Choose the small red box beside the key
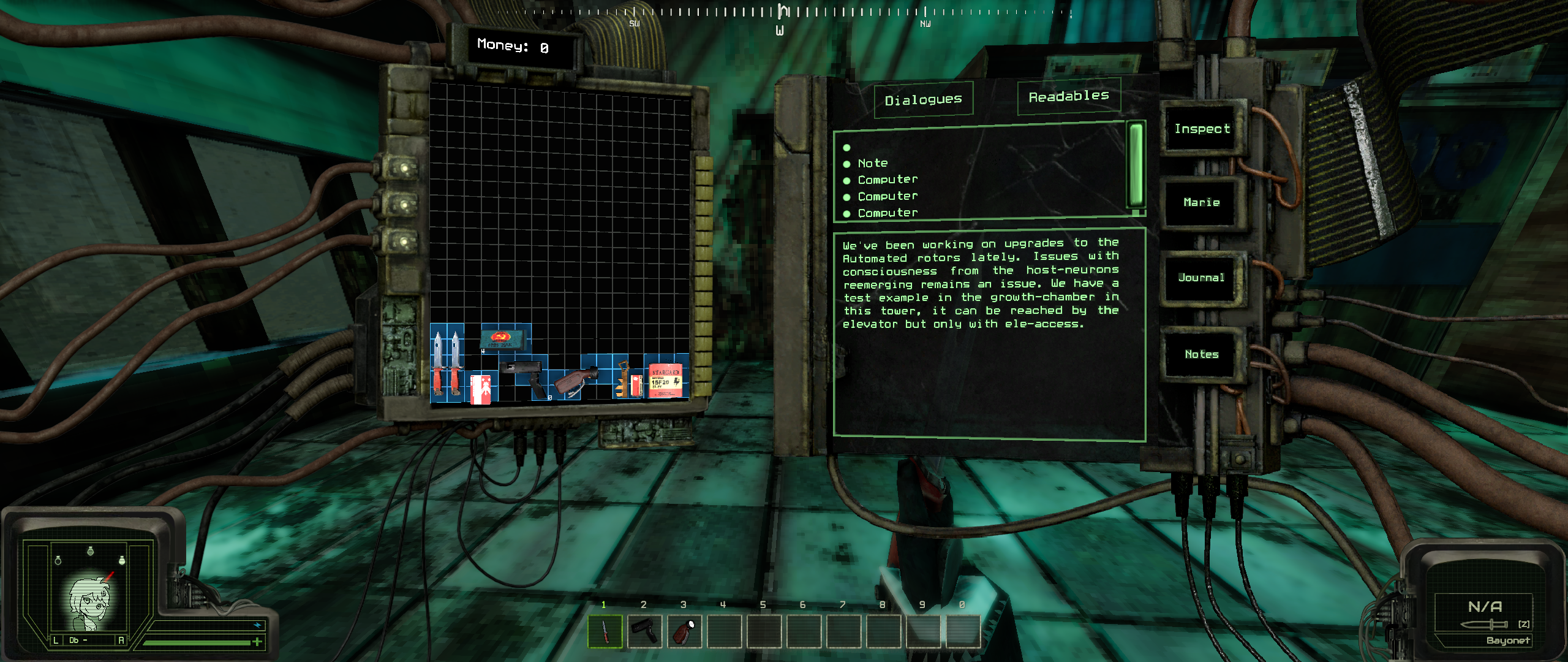This screenshot has width=1568, height=662. point(637,384)
